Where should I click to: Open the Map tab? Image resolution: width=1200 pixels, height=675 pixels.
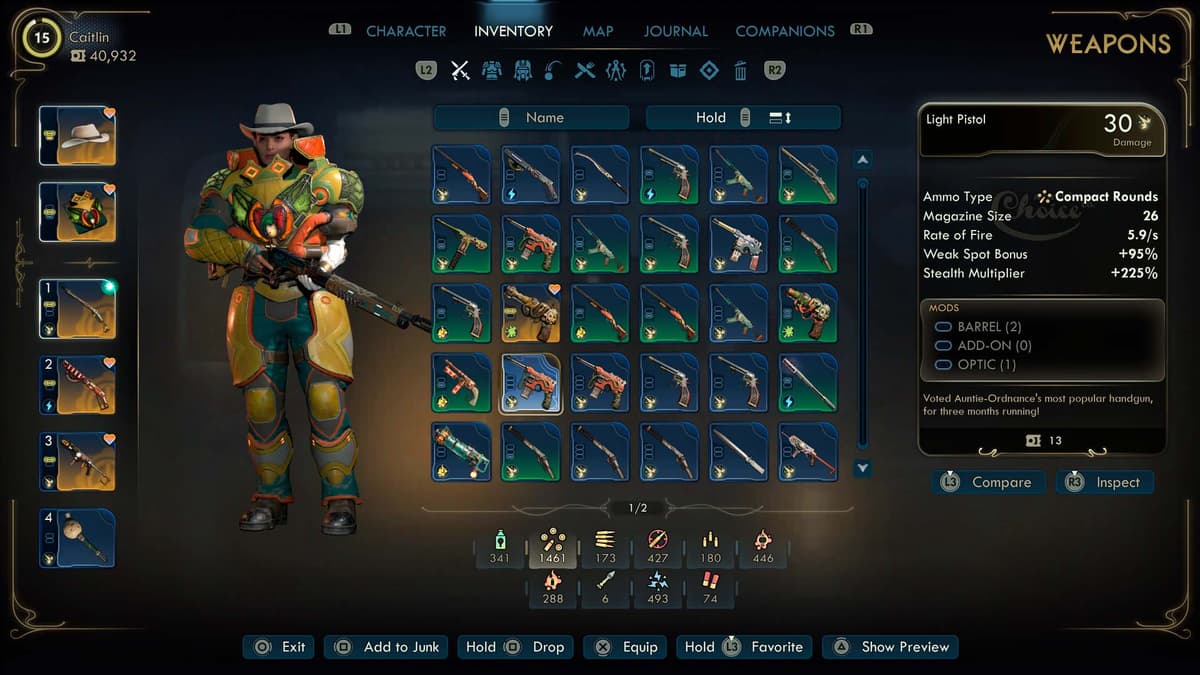click(598, 31)
